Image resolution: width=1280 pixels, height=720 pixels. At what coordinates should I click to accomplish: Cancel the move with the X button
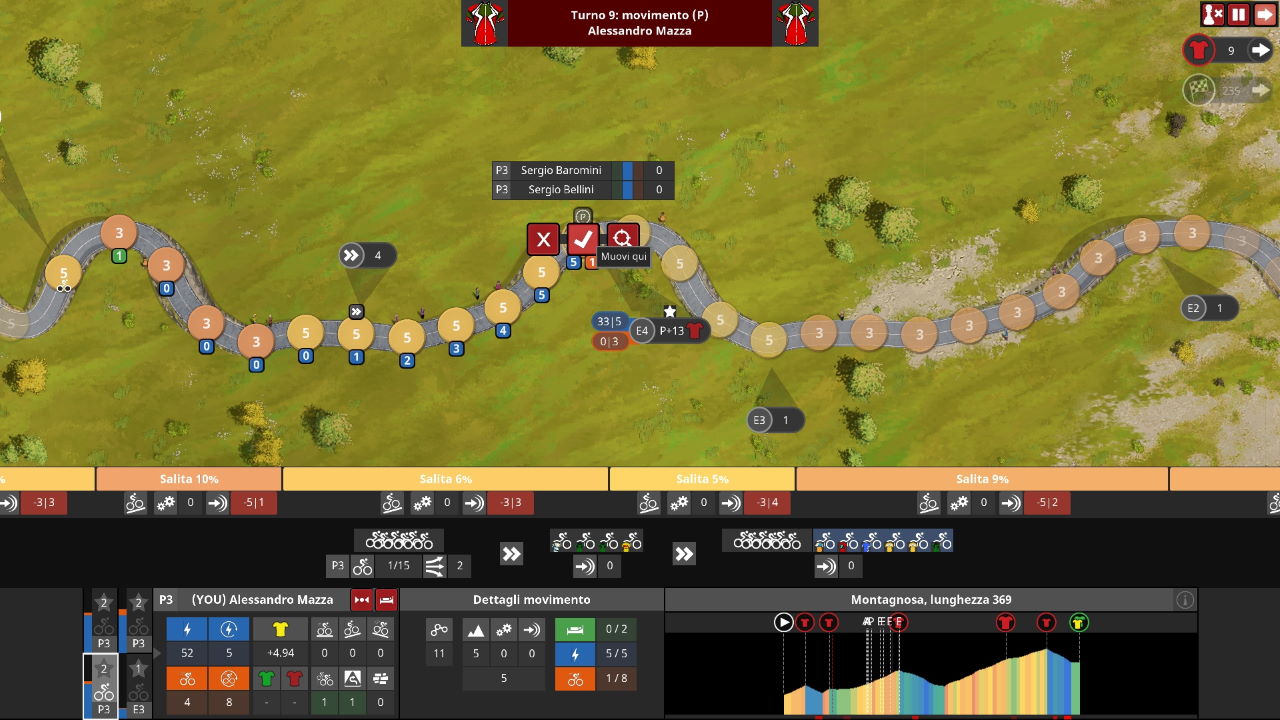(x=543, y=239)
